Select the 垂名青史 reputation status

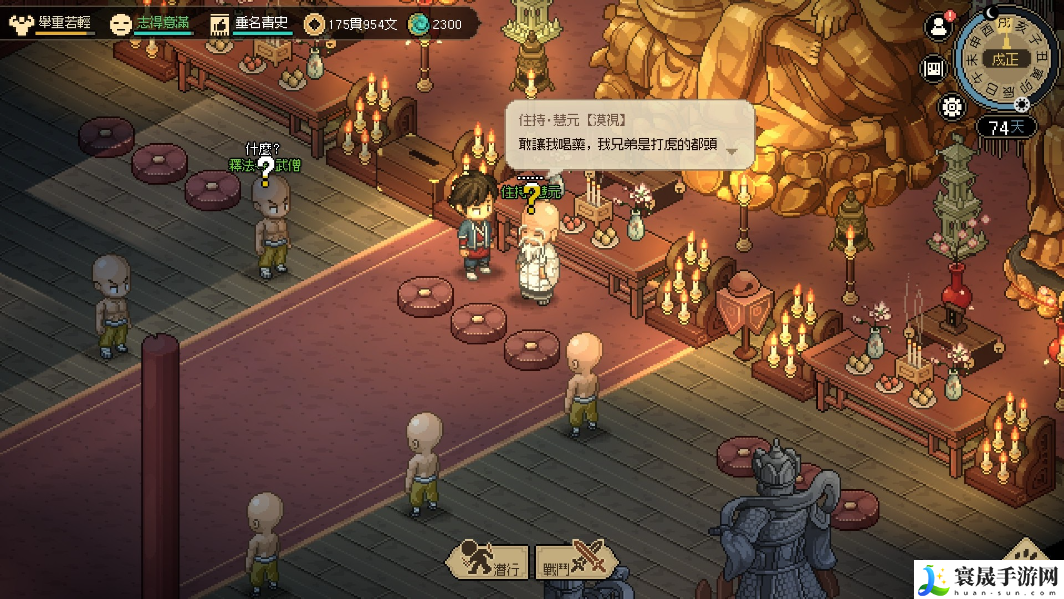251,23
